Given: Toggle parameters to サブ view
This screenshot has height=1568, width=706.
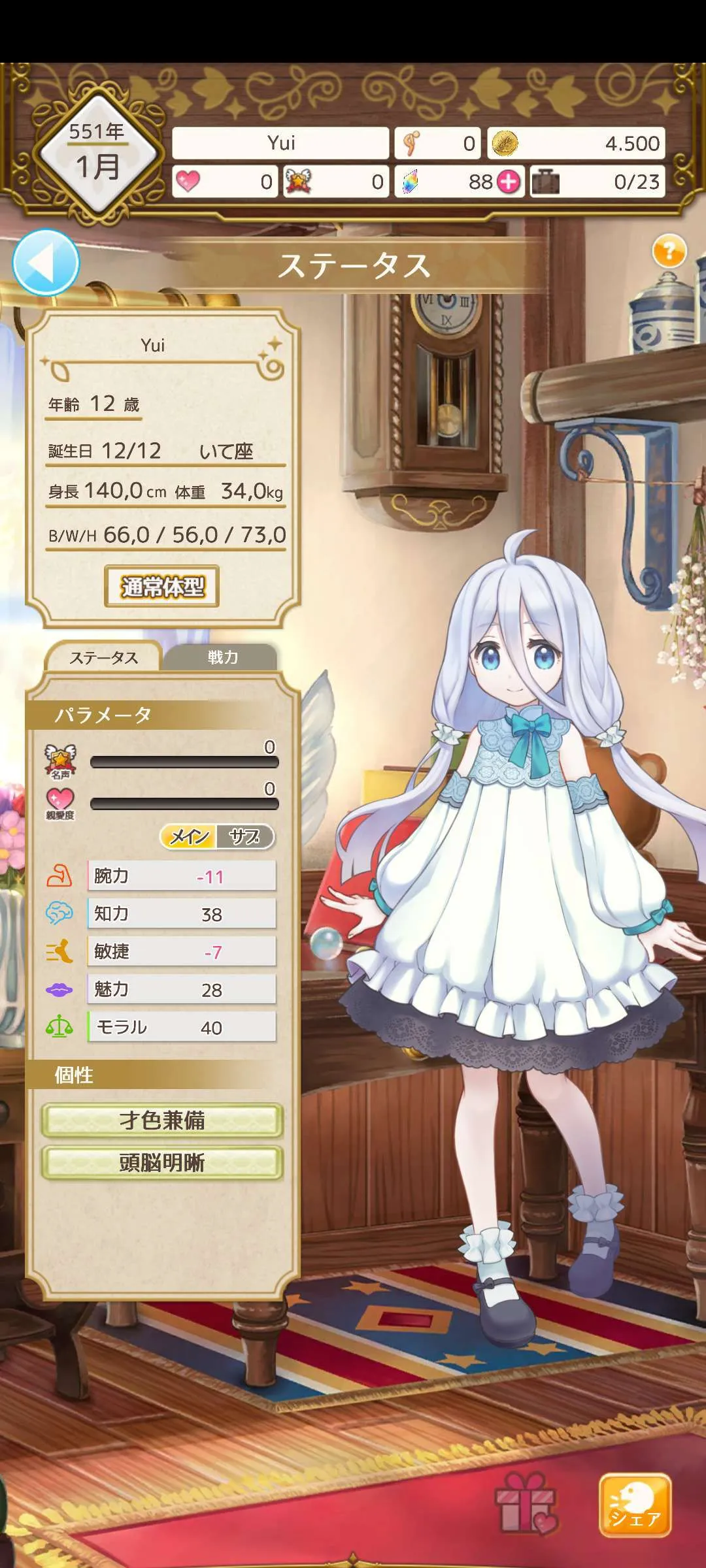Looking at the screenshot, I should pyautogui.click(x=244, y=837).
